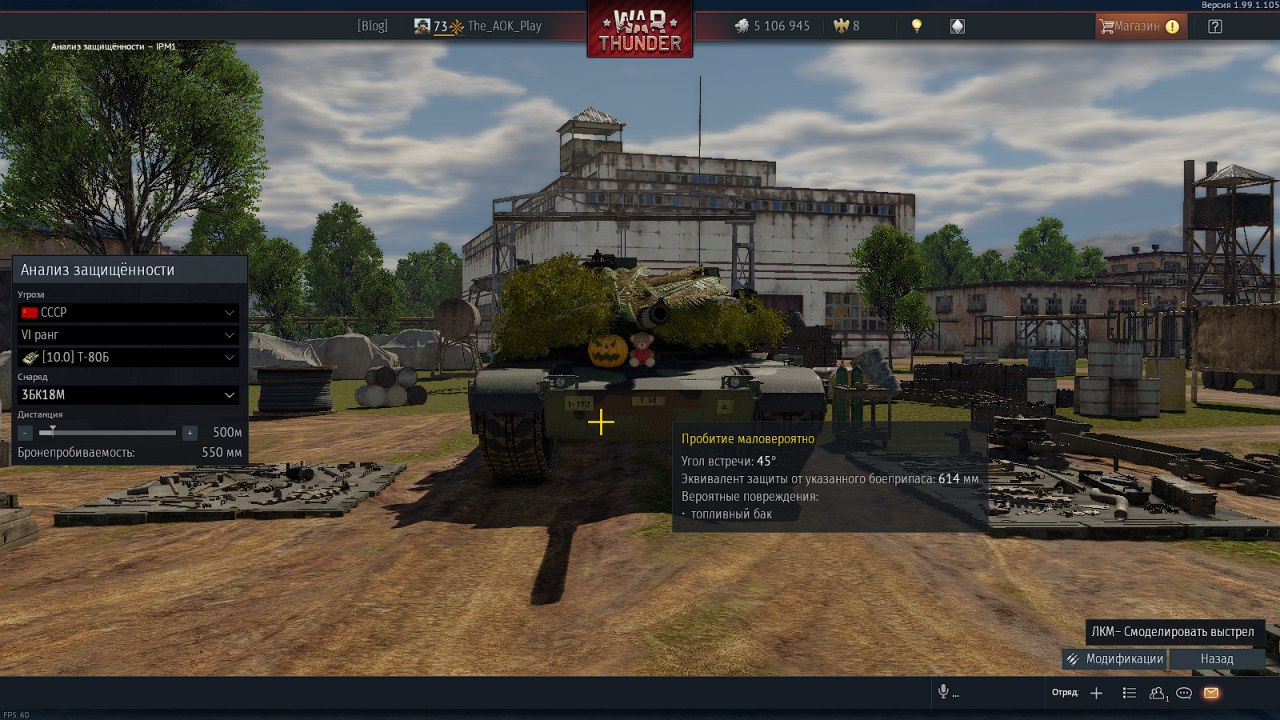1280x720 pixels.
Task: Increase distance with the plus button
Action: [x=189, y=433]
